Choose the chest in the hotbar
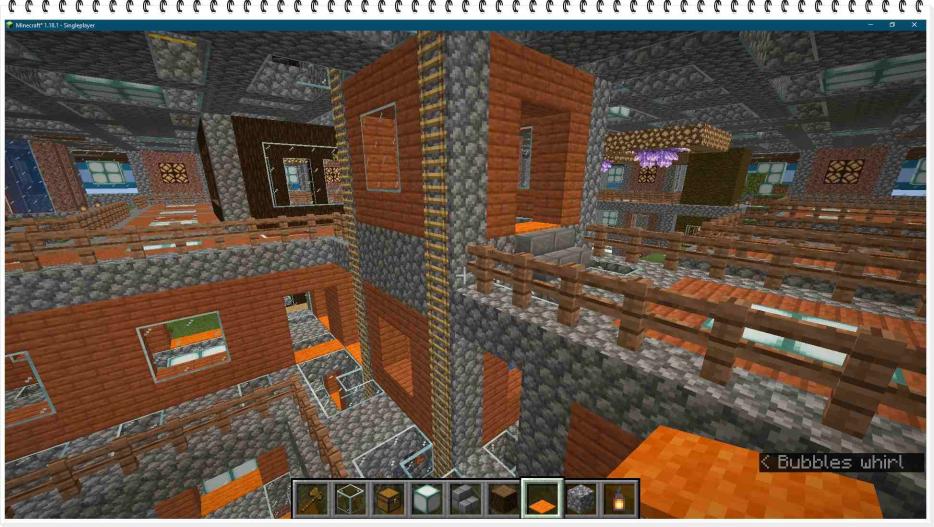934x527 pixels. [389, 497]
